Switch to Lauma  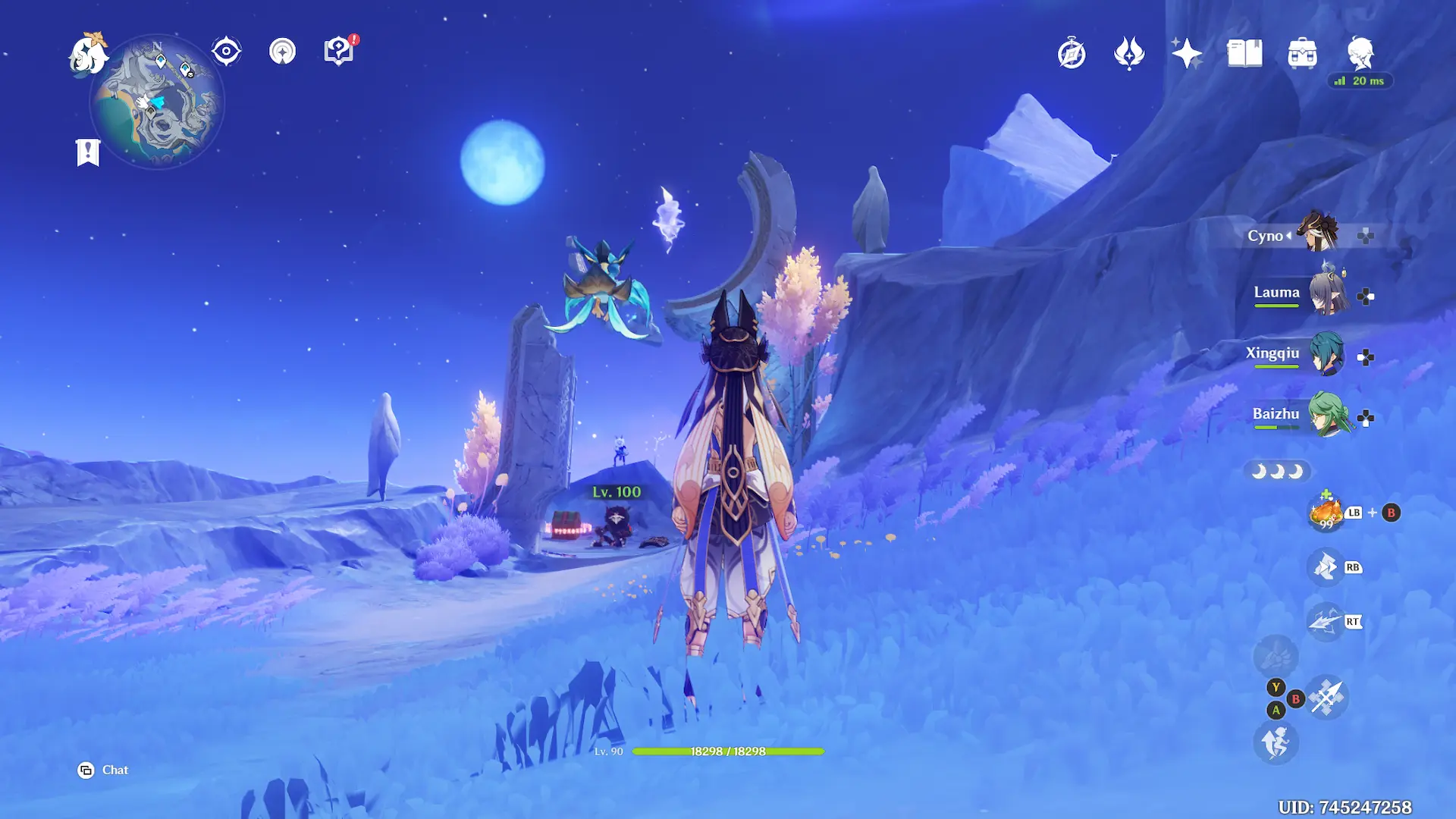(x=1326, y=293)
